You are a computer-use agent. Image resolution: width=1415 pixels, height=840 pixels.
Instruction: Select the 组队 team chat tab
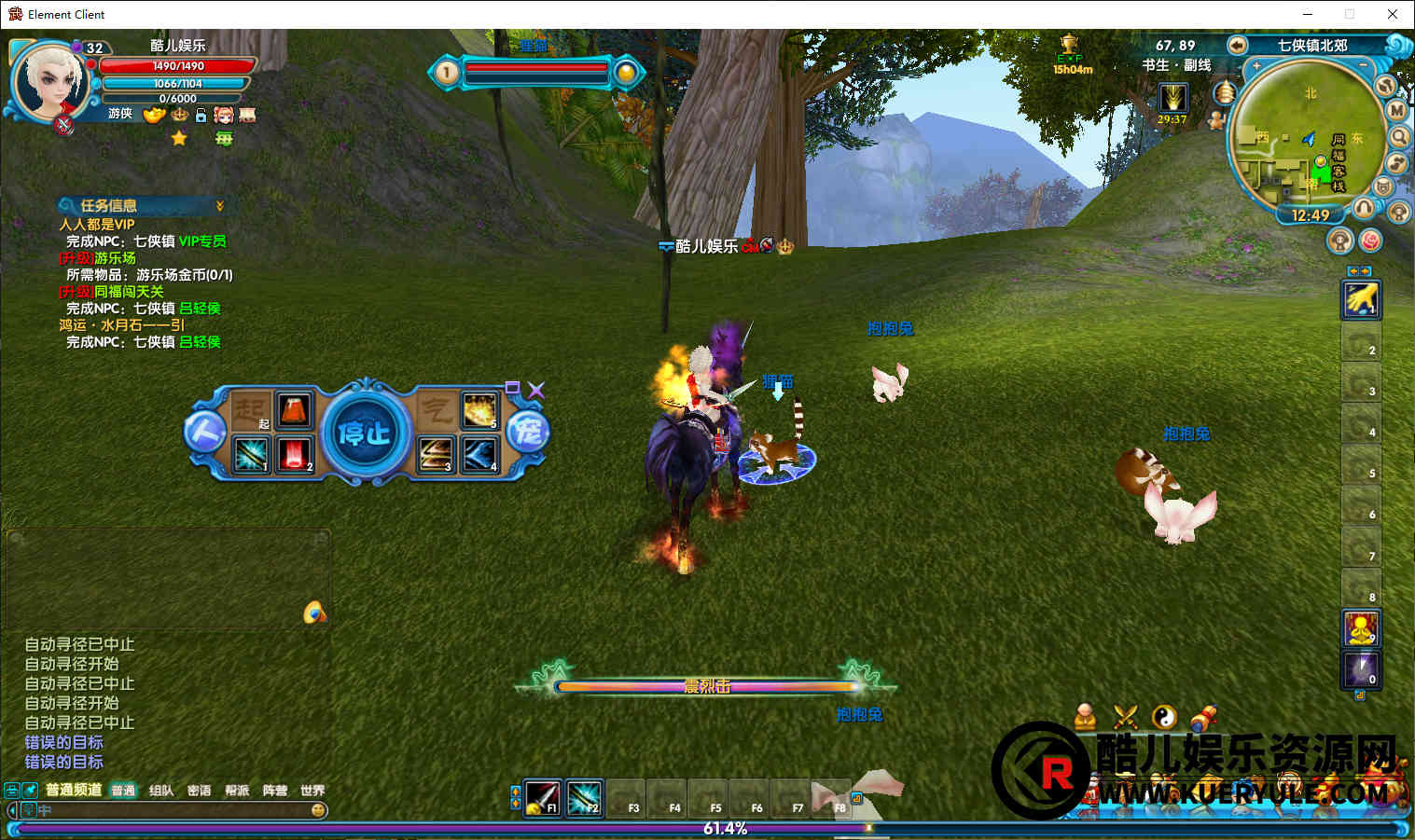click(x=161, y=791)
